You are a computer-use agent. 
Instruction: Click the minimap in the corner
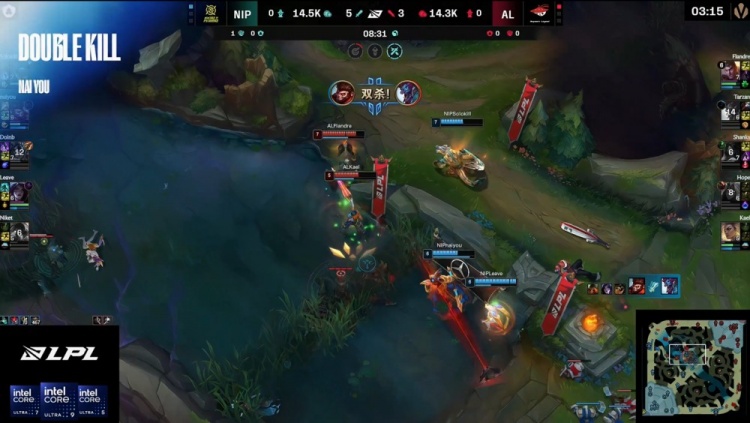coord(691,365)
